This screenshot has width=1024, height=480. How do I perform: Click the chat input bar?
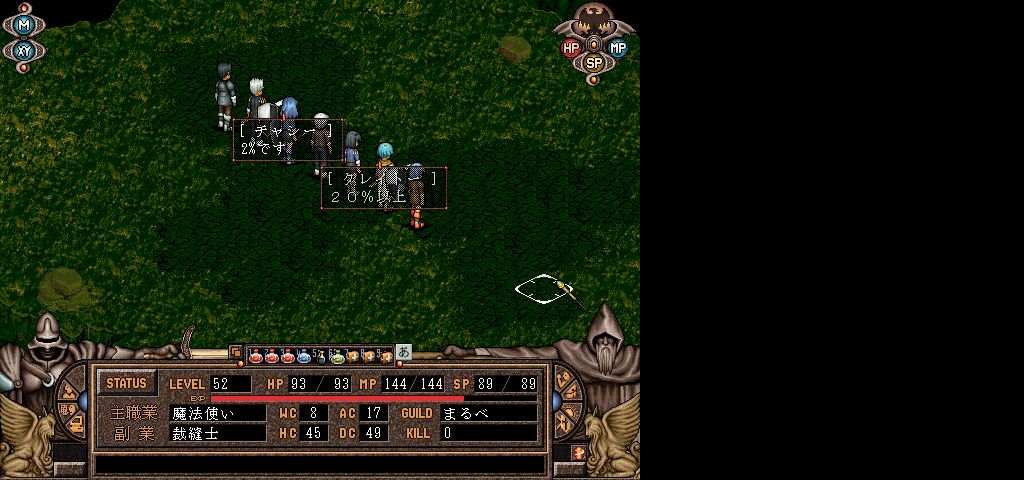tap(320, 464)
